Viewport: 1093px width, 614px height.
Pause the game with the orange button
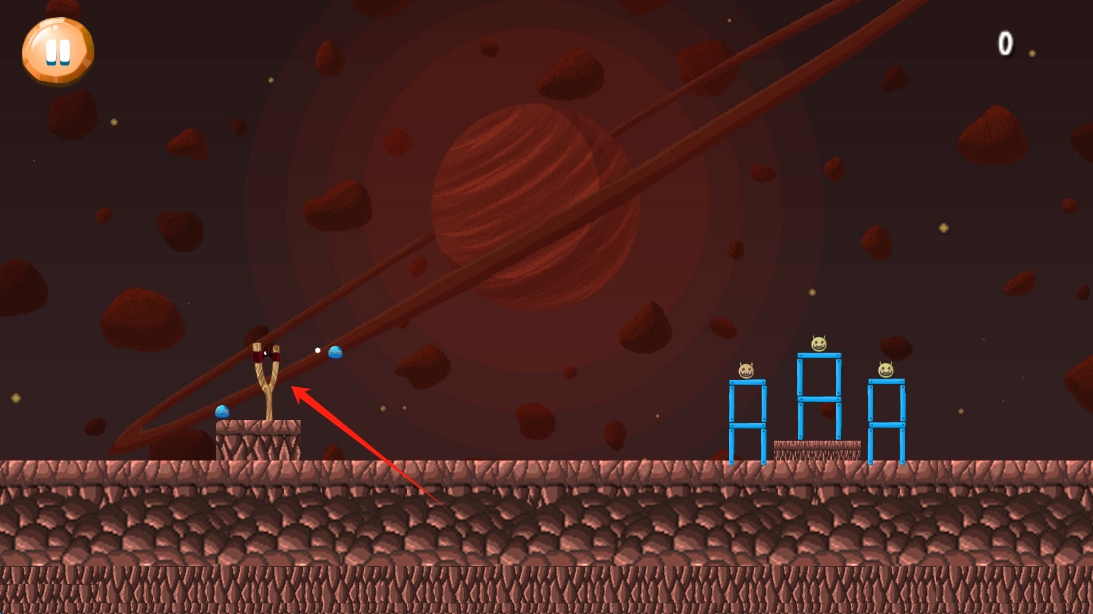click(x=58, y=50)
